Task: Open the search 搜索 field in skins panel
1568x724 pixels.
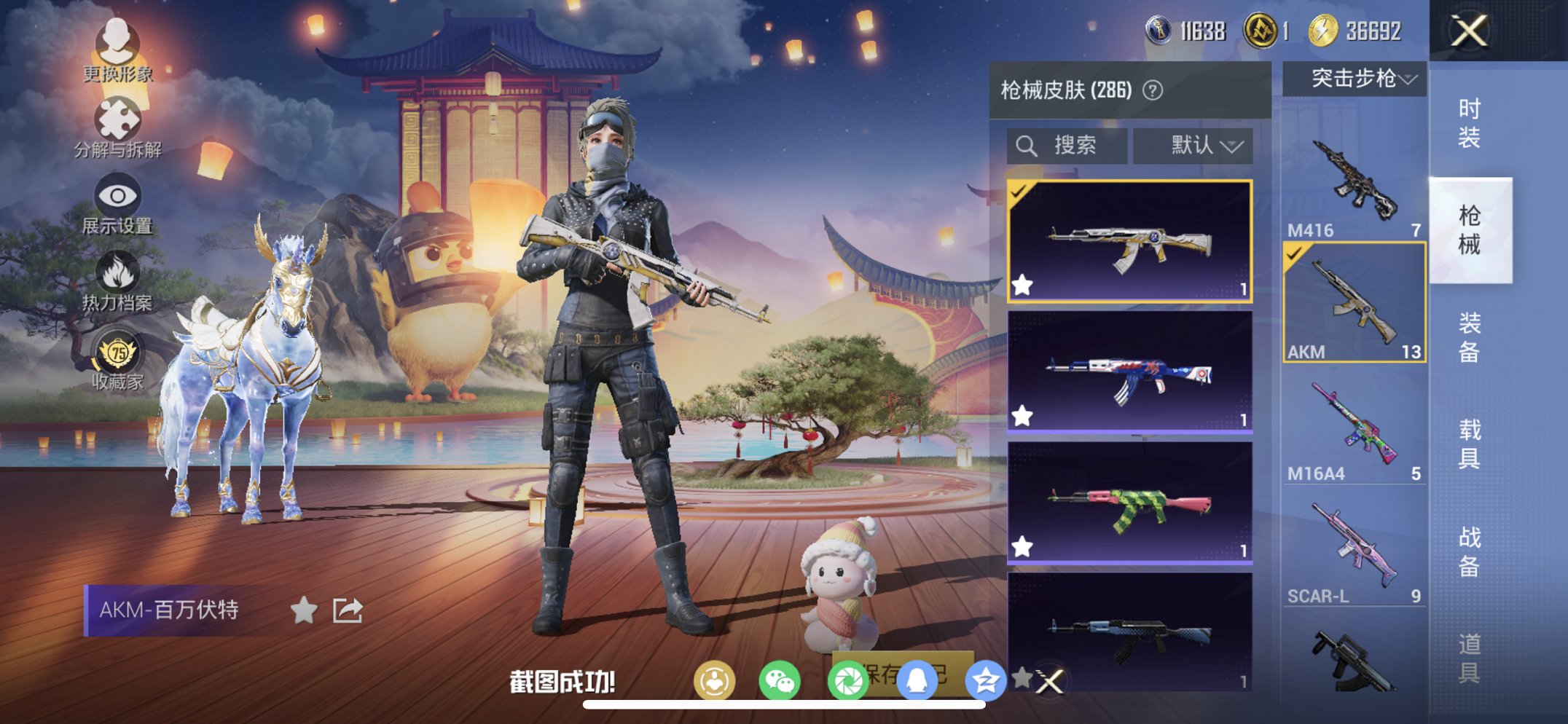Action: click(1065, 145)
